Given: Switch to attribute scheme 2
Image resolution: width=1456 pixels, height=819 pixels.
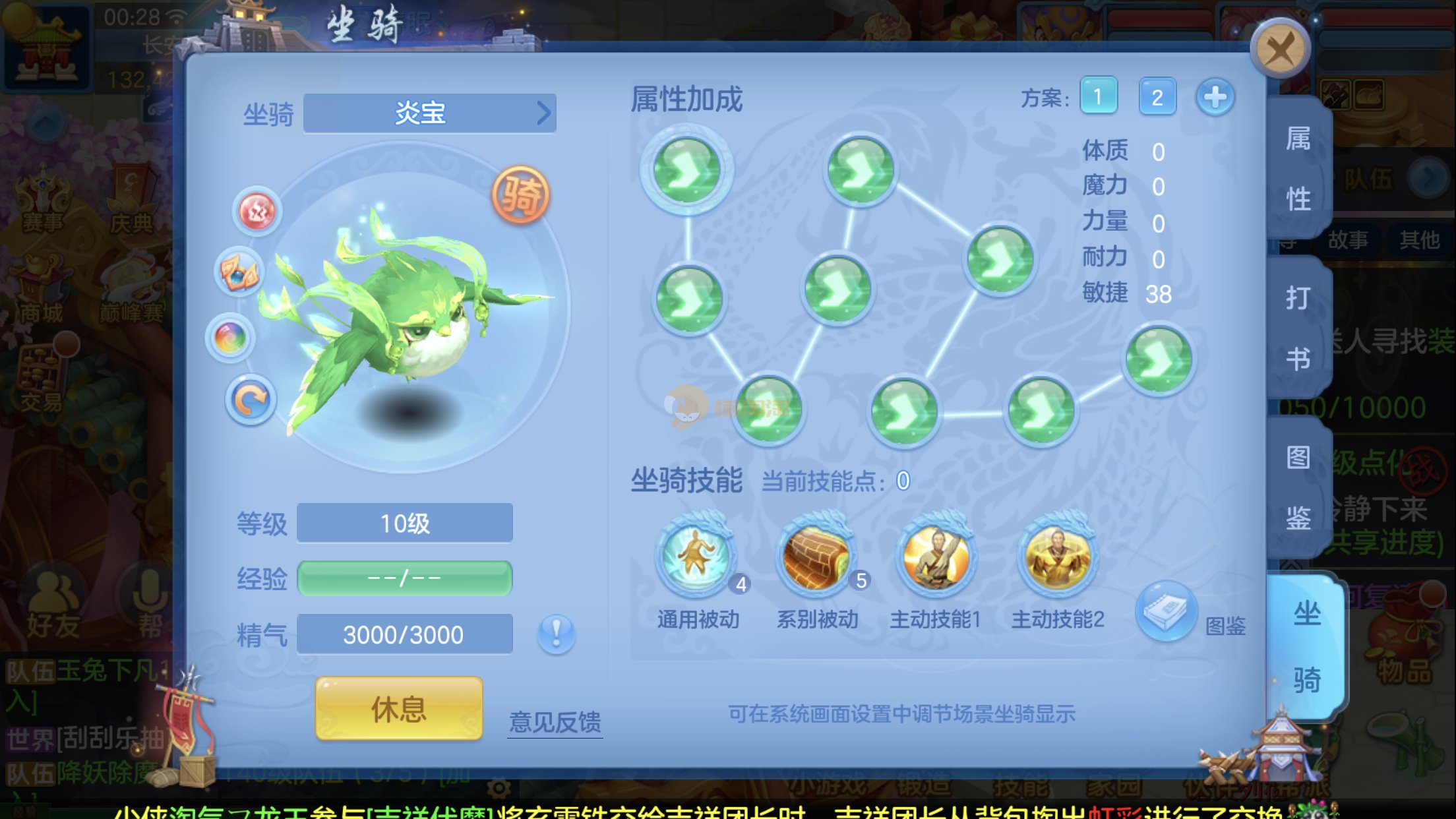Looking at the screenshot, I should (1157, 97).
